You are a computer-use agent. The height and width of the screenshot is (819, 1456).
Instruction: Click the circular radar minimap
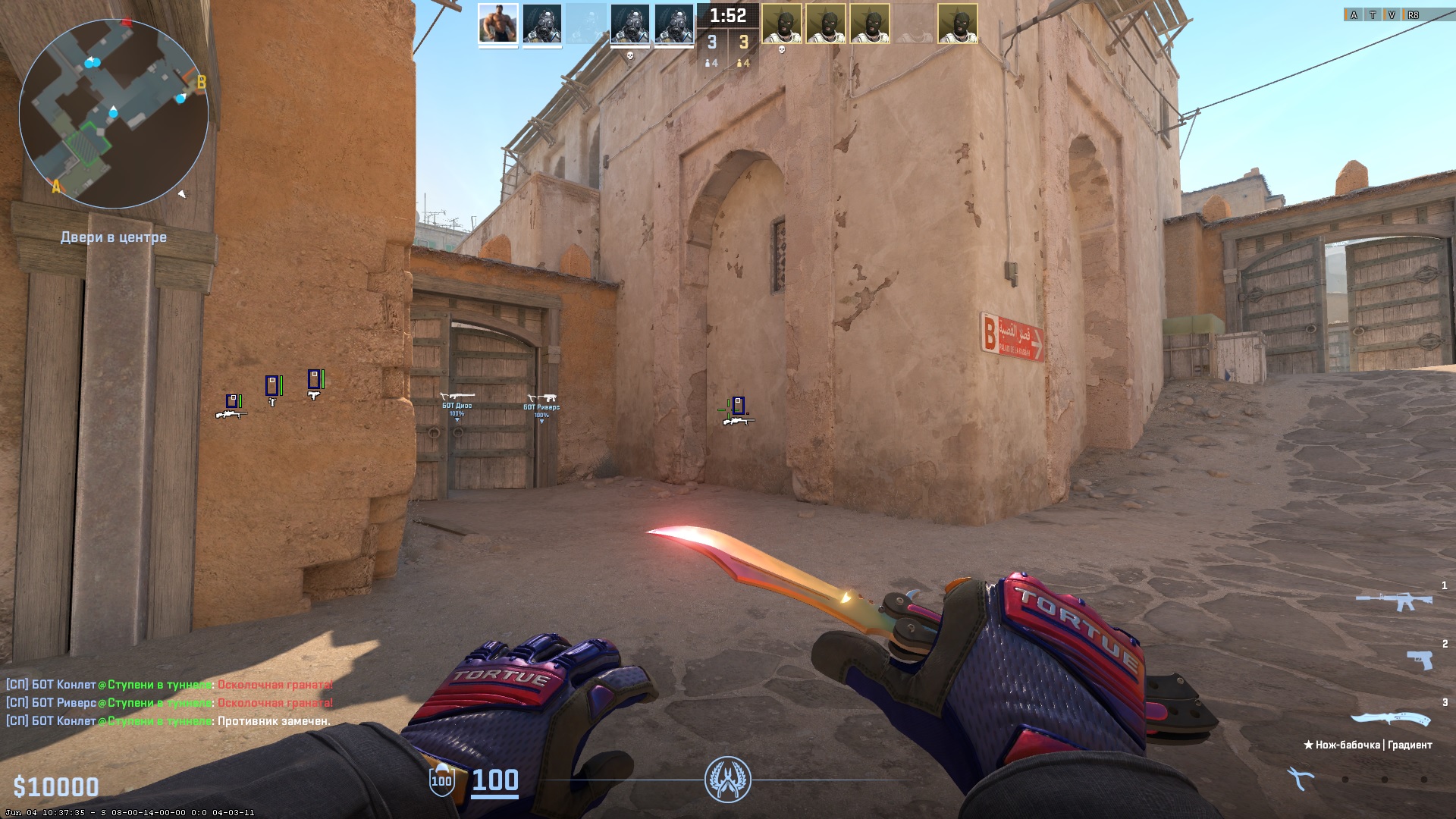(x=114, y=114)
